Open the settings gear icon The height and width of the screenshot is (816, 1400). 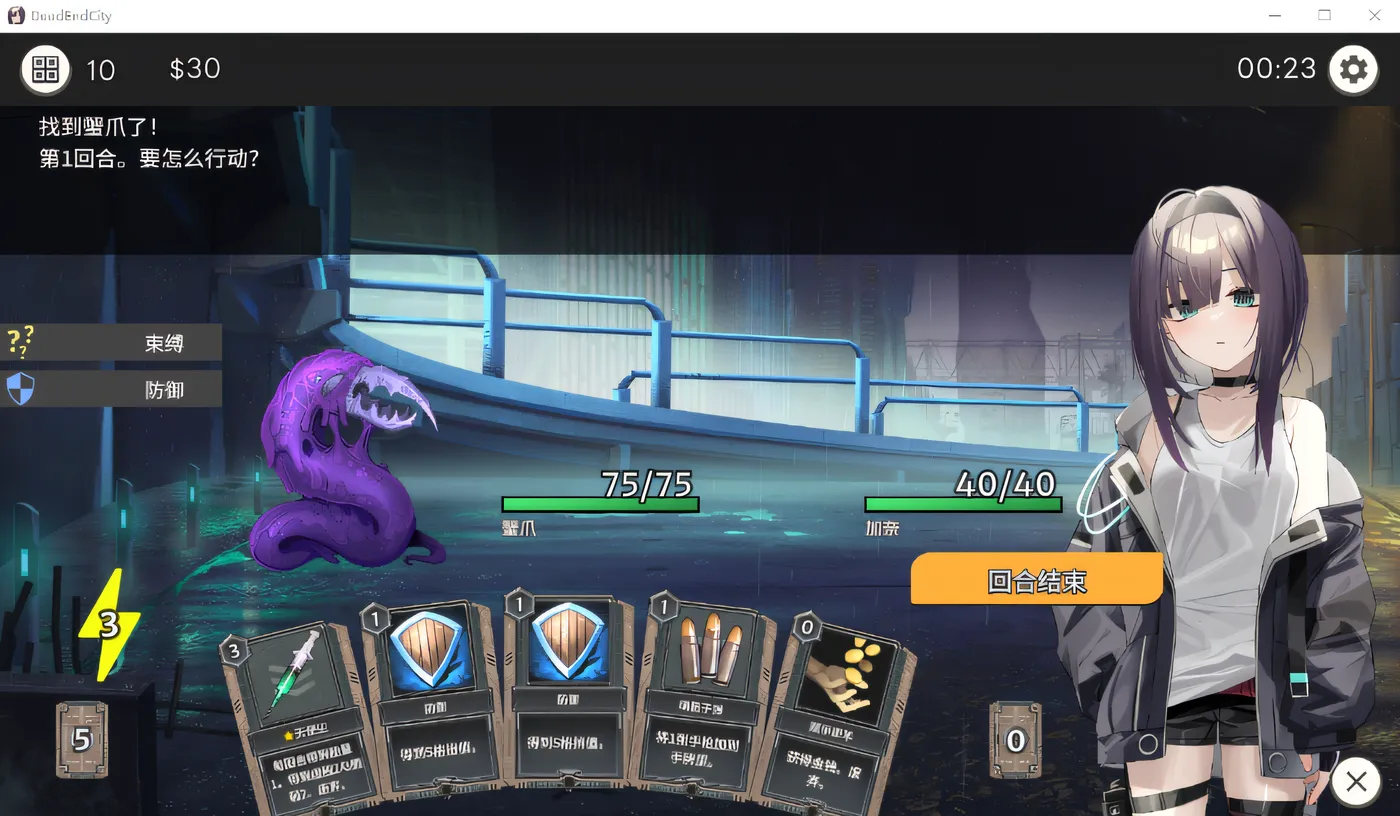(1353, 69)
